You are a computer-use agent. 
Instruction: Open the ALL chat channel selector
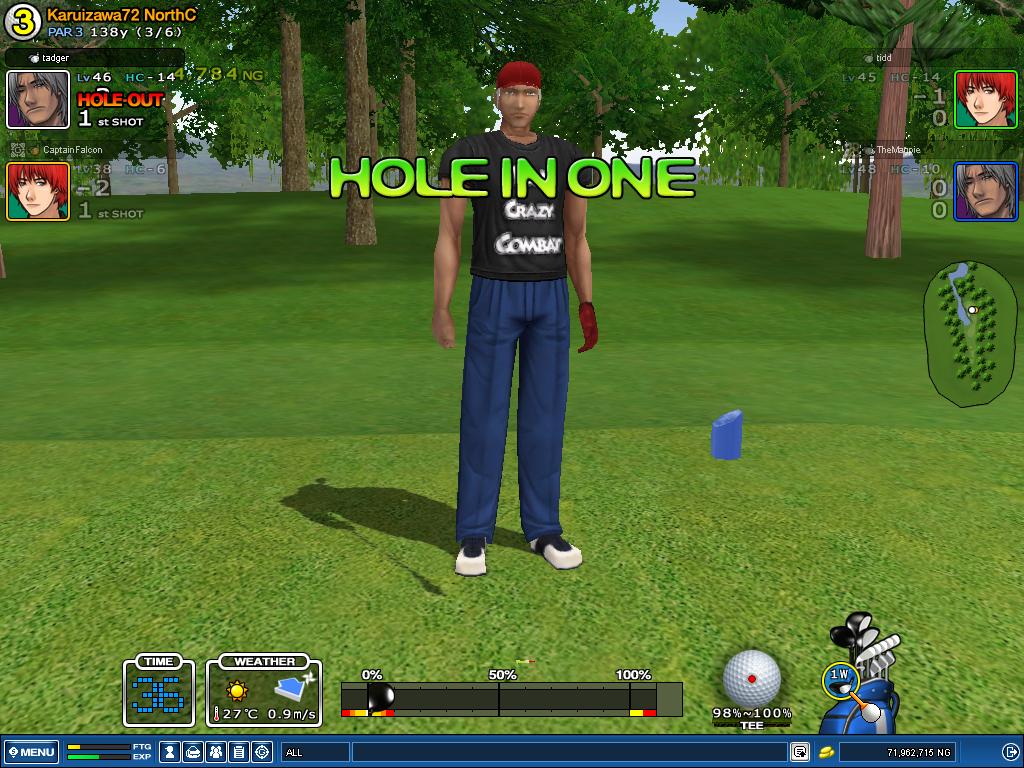(x=314, y=752)
